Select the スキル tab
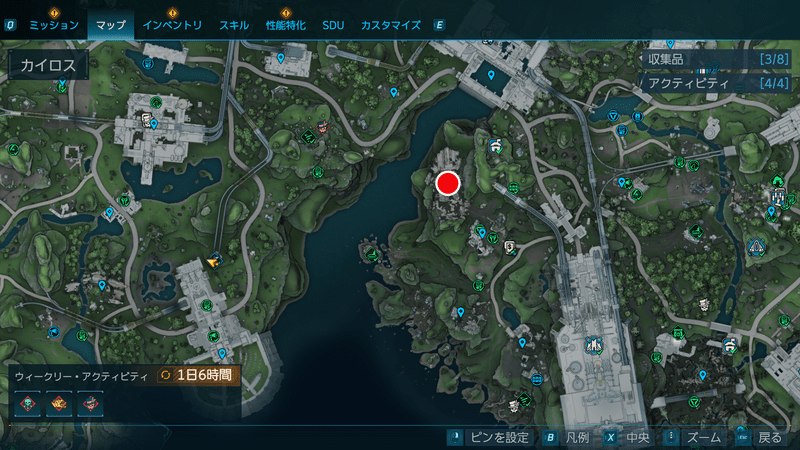The width and height of the screenshot is (800, 450). pos(233,23)
